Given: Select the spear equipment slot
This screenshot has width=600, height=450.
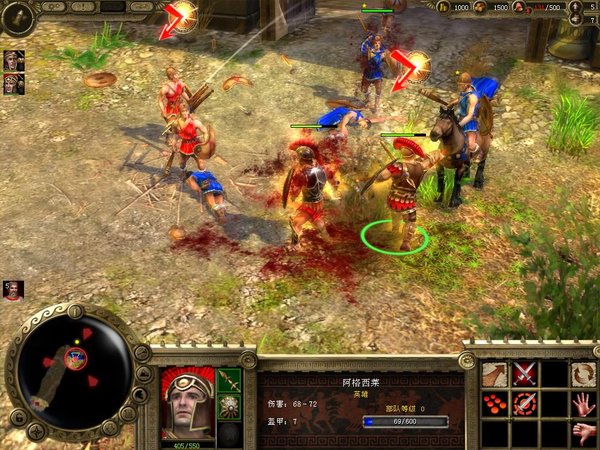Looking at the screenshot, I should tap(230, 380).
